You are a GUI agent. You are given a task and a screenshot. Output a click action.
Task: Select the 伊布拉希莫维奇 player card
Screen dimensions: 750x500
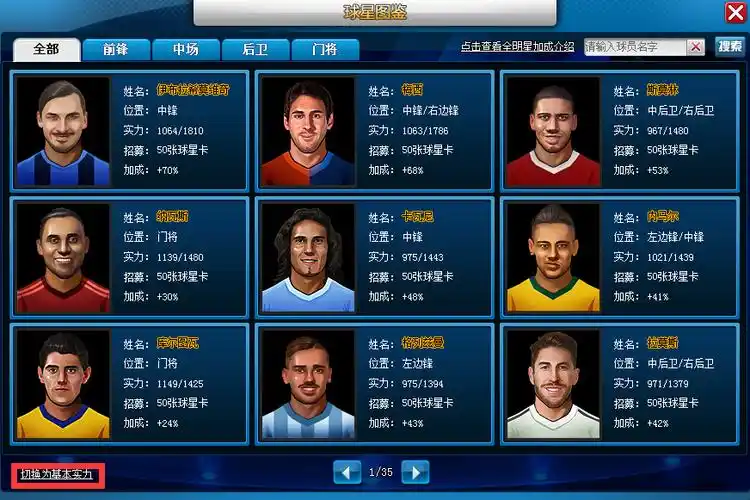click(x=129, y=130)
